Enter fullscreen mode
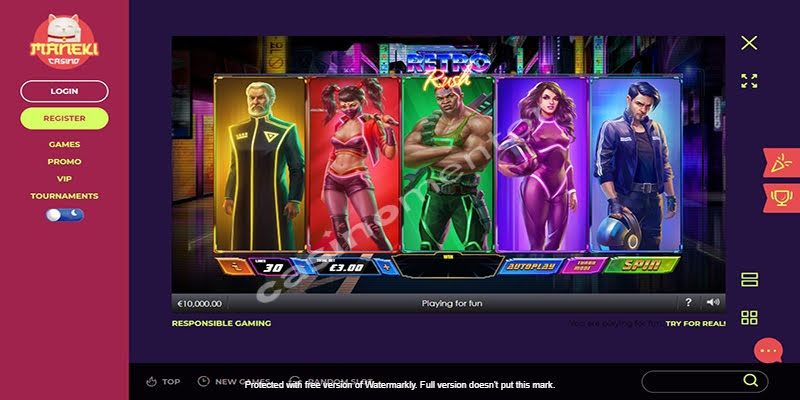The width and height of the screenshot is (800, 400). (749, 81)
